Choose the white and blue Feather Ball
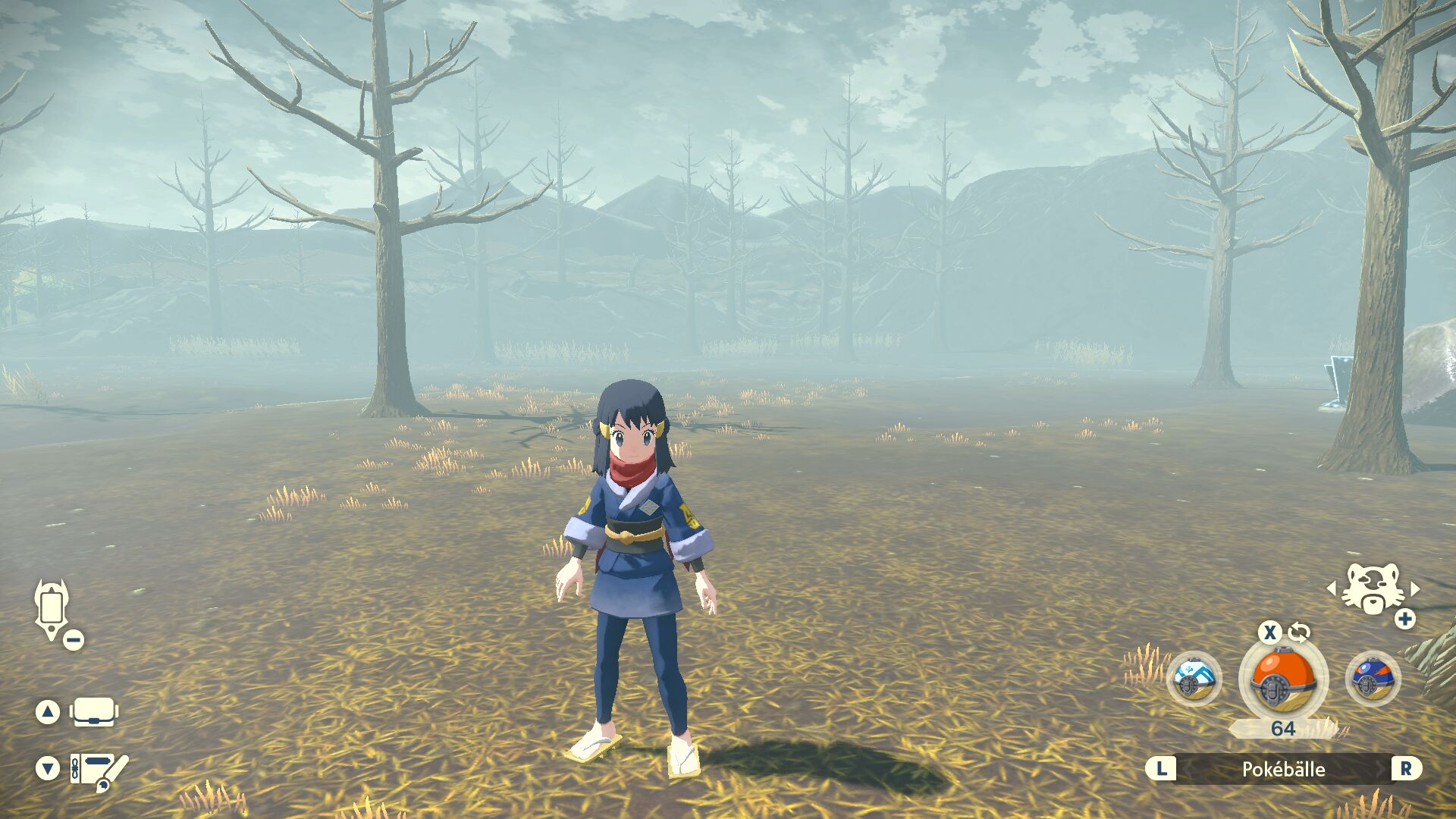Viewport: 1456px width, 819px height. 1194,679
